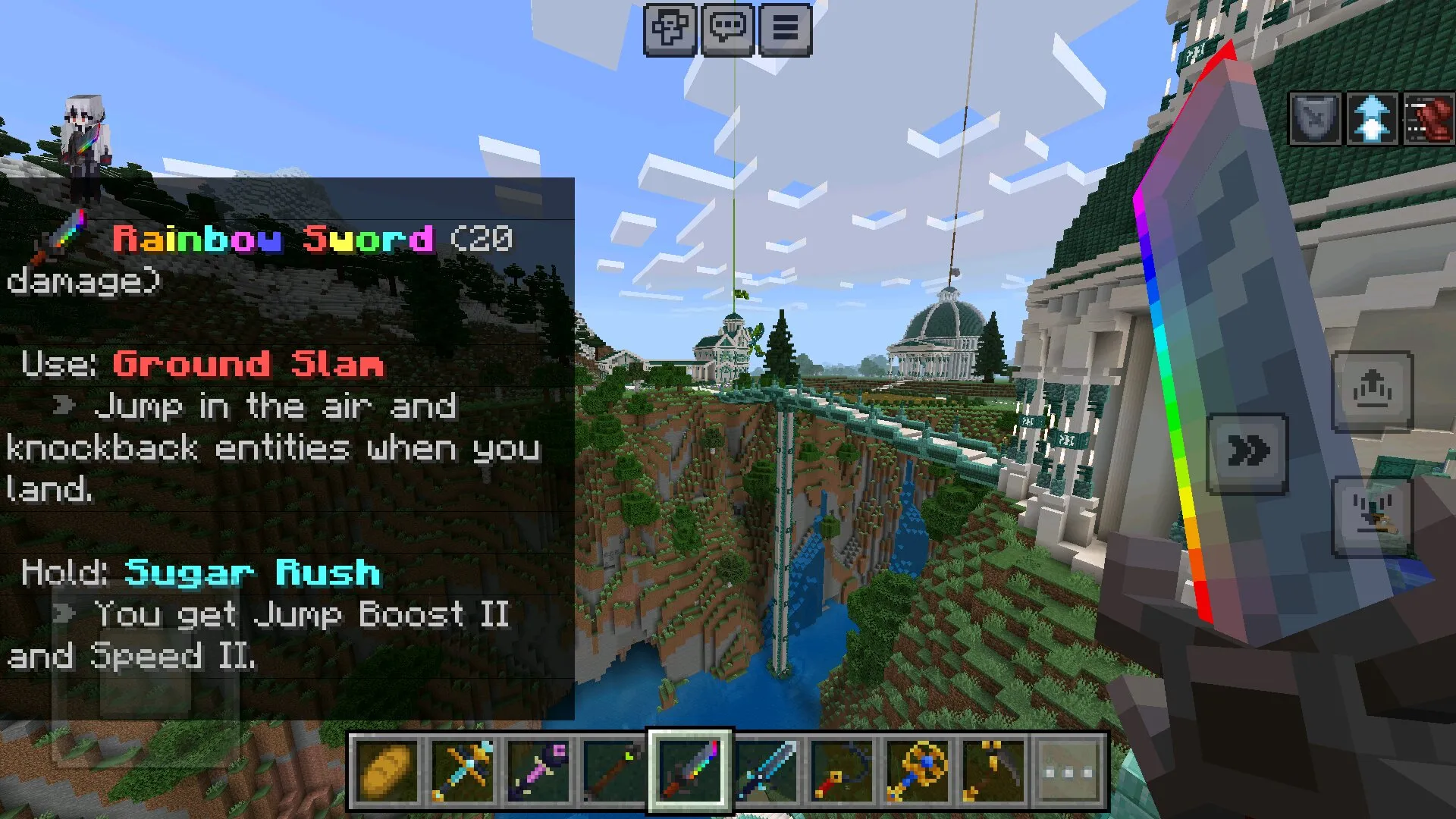Switch to the diamond blue sword slot
This screenshot has width=1456, height=819.
click(766, 771)
